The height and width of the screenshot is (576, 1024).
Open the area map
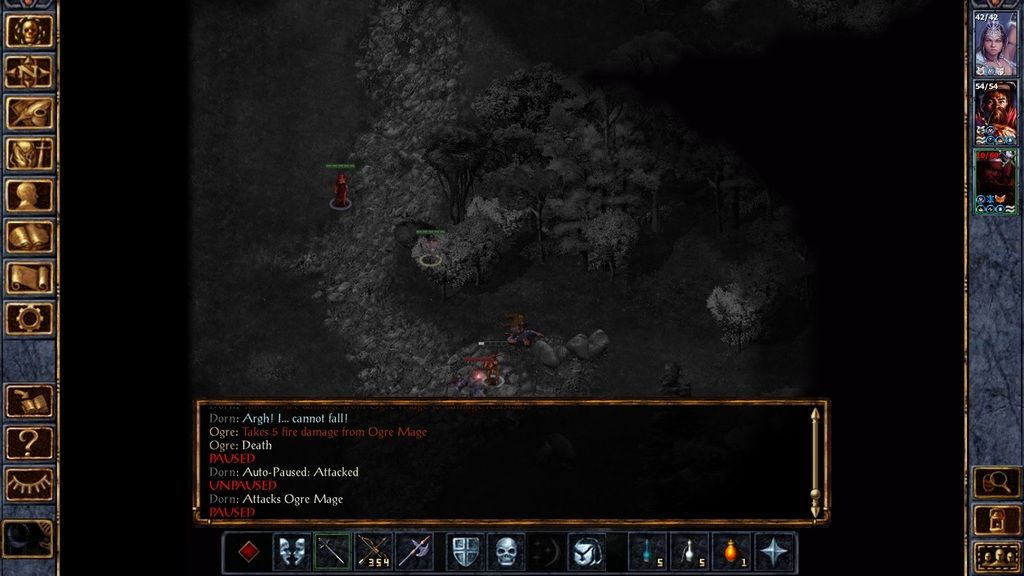[x=30, y=72]
